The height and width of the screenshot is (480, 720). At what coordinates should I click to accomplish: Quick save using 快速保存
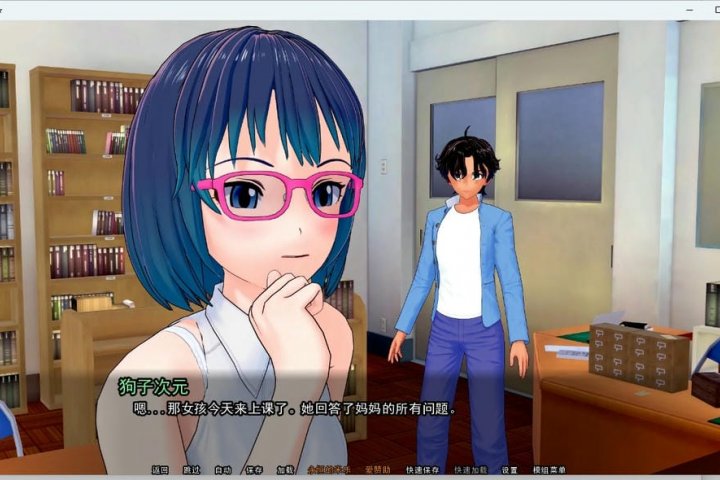point(423,469)
